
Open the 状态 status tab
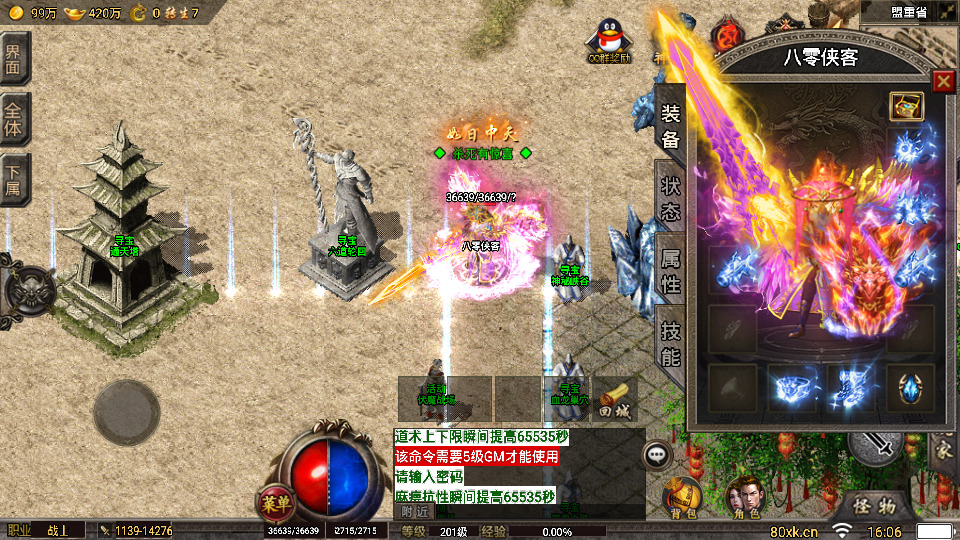click(x=670, y=198)
